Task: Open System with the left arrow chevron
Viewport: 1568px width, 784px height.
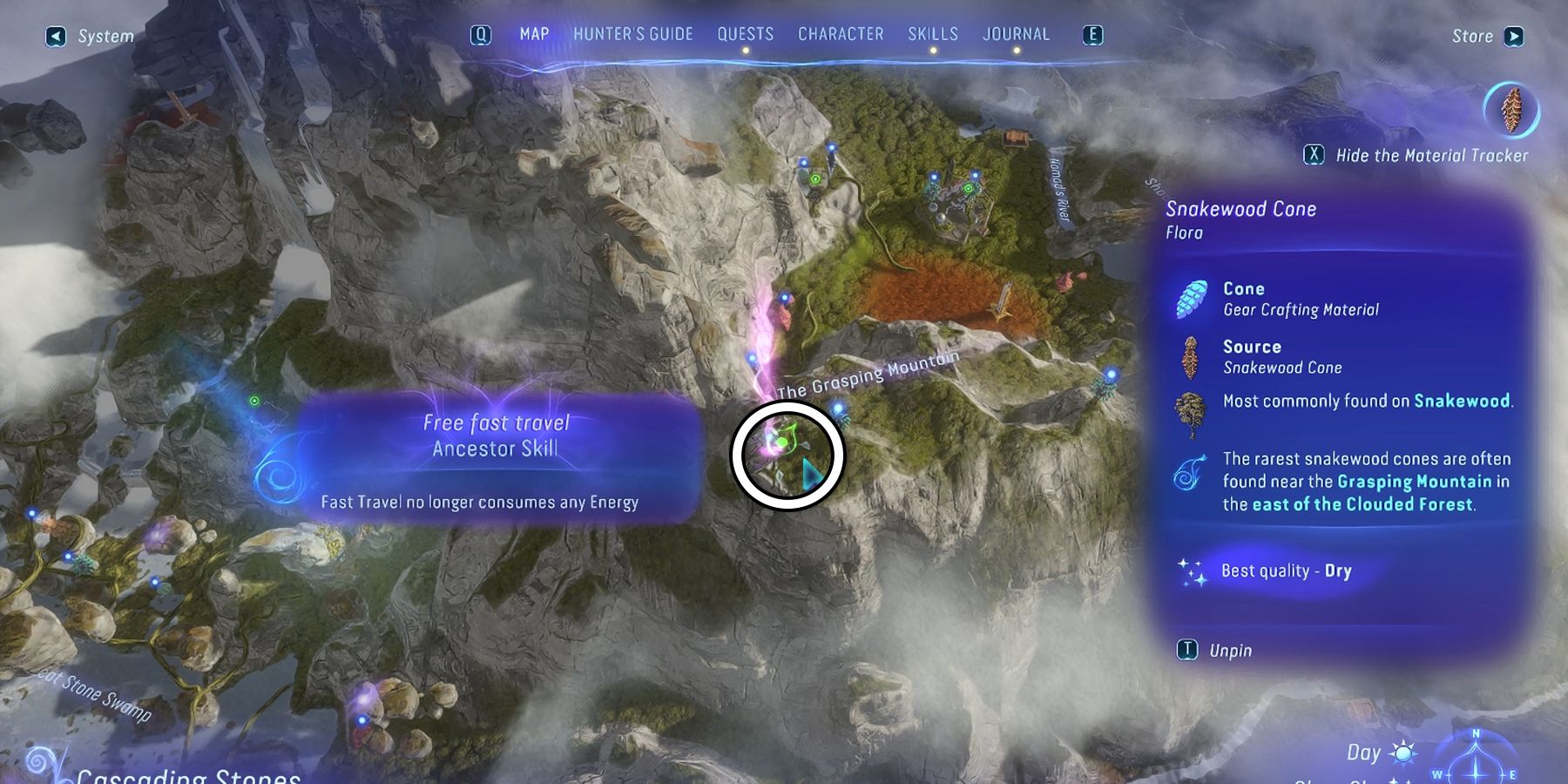Action: [57, 36]
